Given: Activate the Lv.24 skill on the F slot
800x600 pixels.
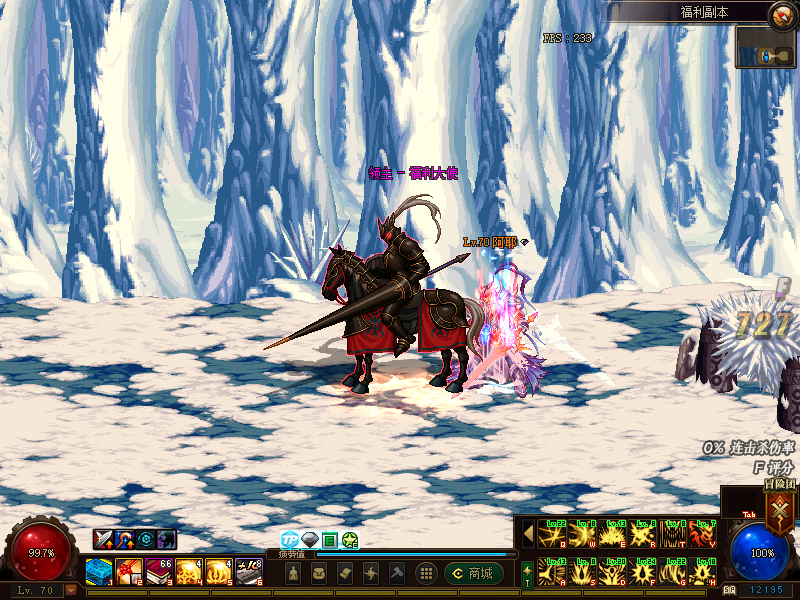Looking at the screenshot, I should click(x=642, y=571).
